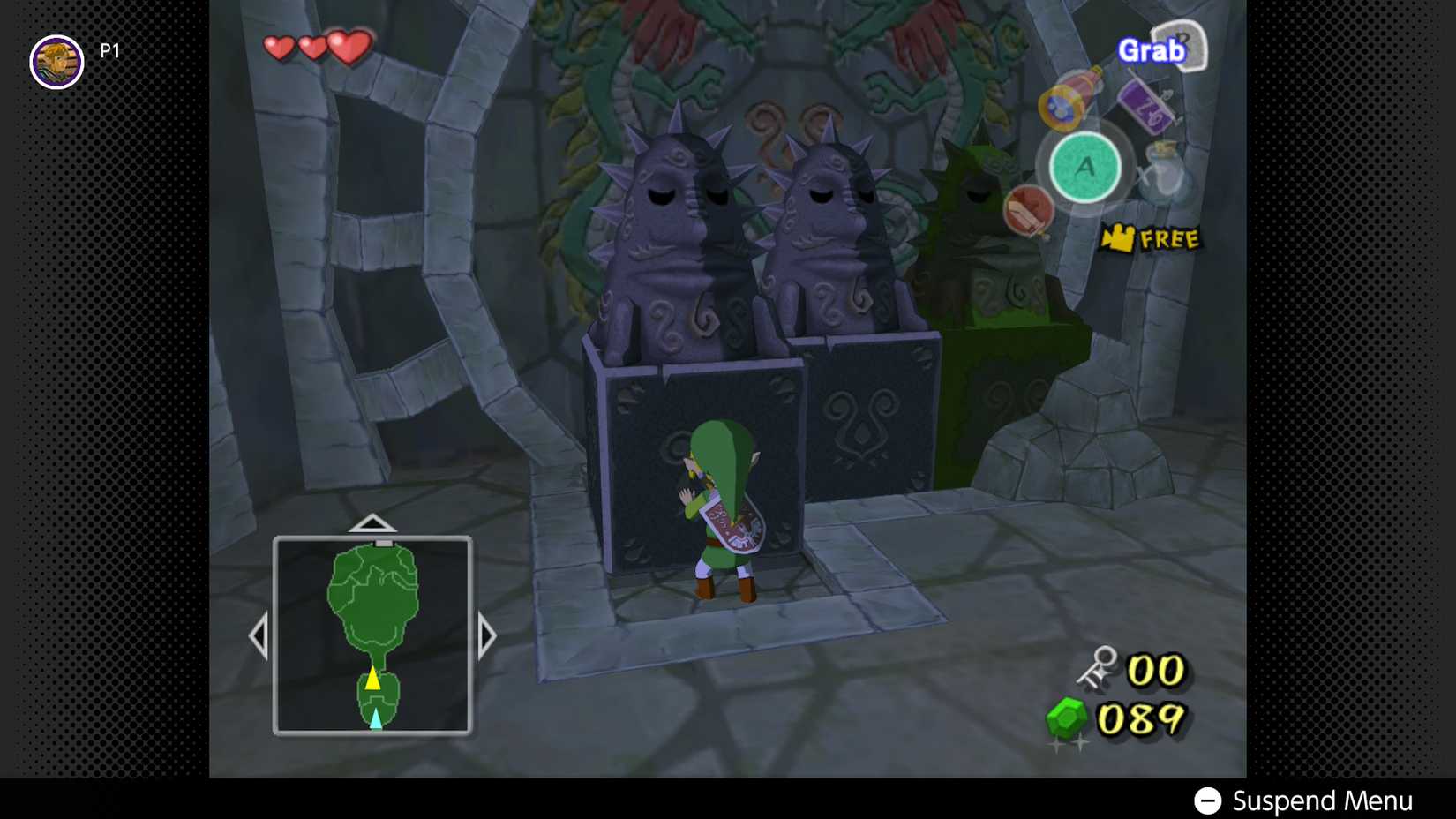Click the P1 player label
1456x819 pixels.
pyautogui.click(x=109, y=50)
